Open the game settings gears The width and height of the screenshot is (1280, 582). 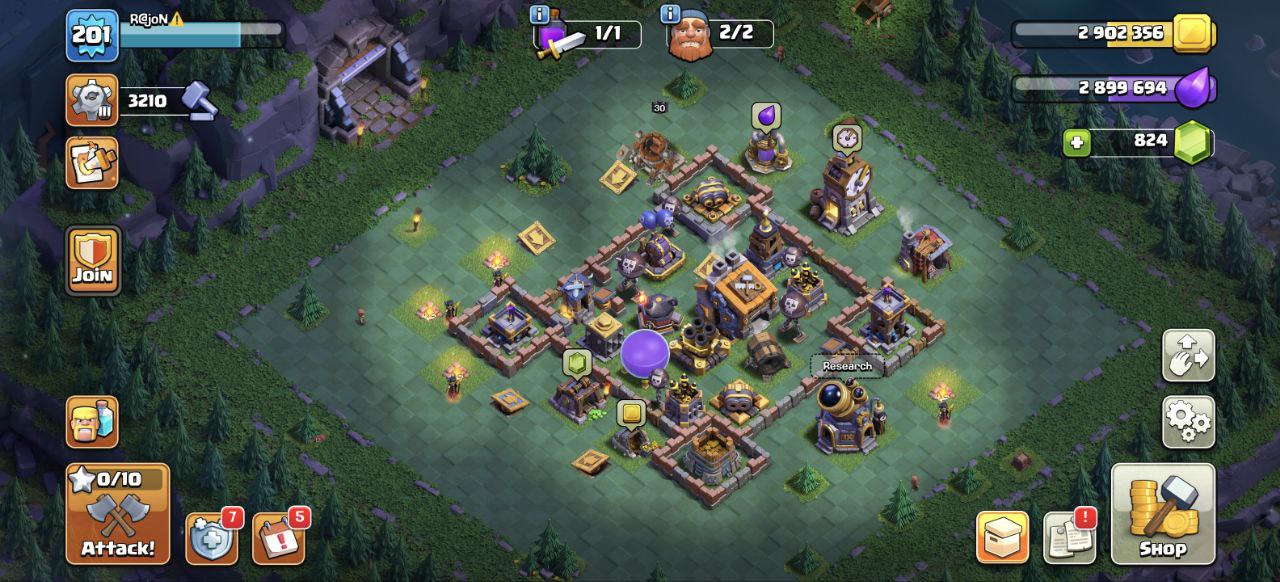pyautogui.click(x=1188, y=422)
